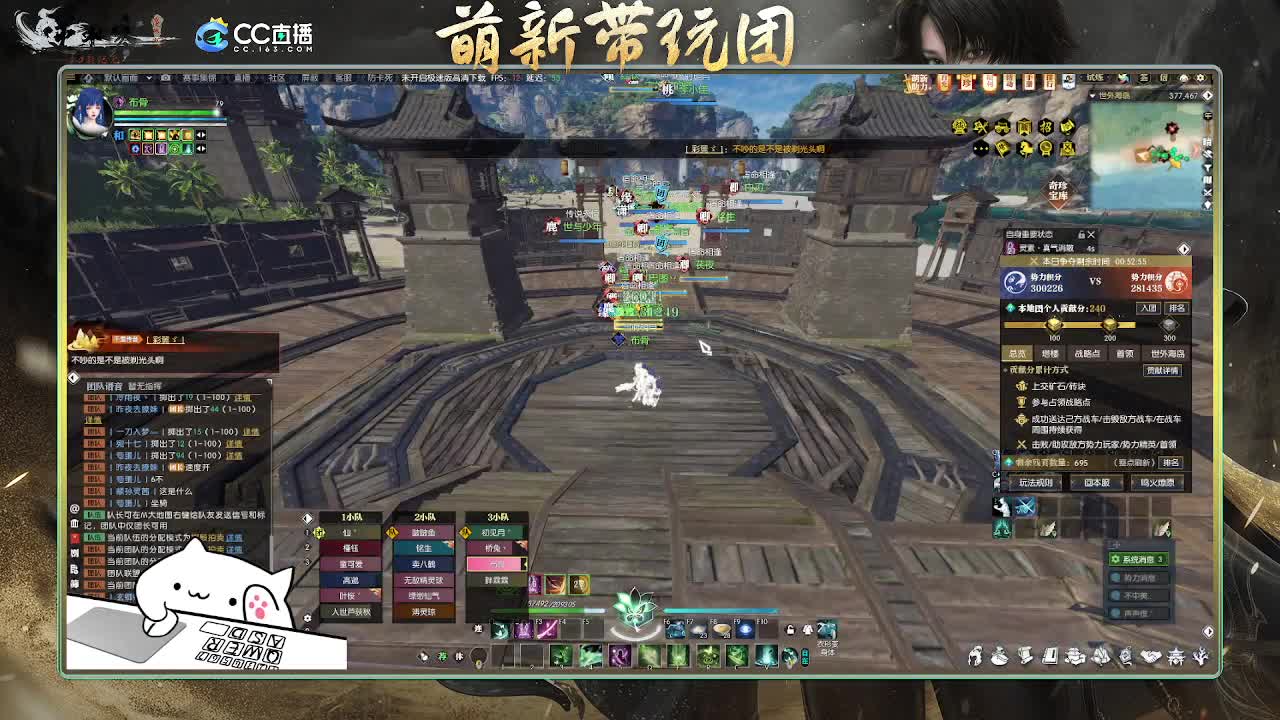Expand the chevron beside 377,467 on minimap
This screenshot has width=1280, height=720.
[1208, 95]
